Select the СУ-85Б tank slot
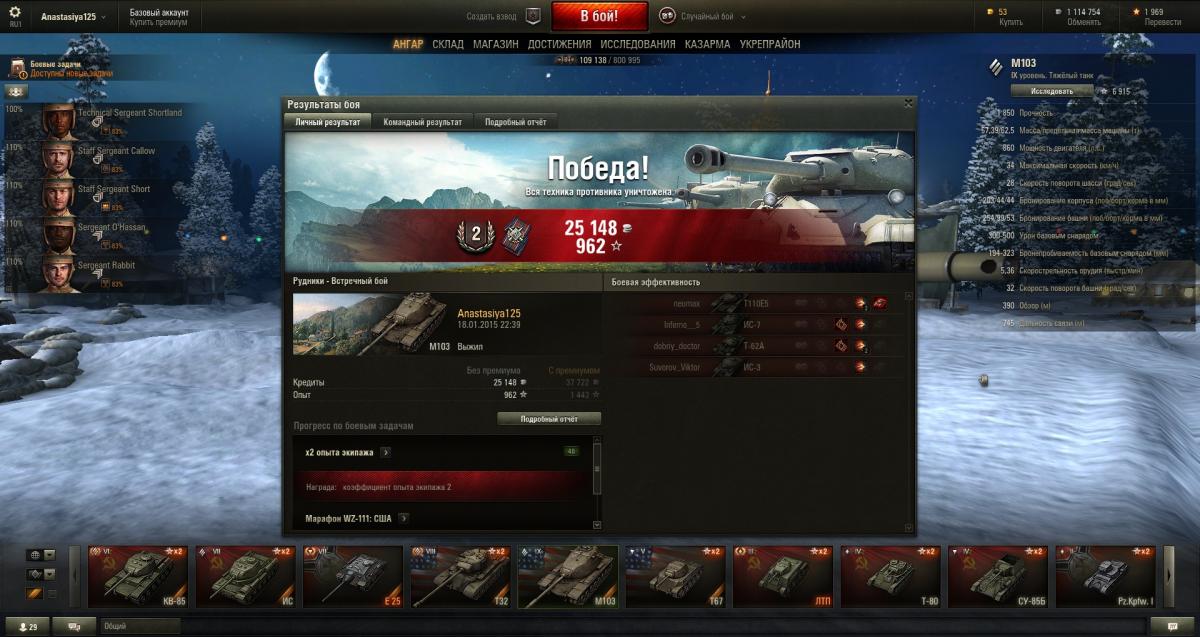This screenshot has height=637, width=1200. 997,576
